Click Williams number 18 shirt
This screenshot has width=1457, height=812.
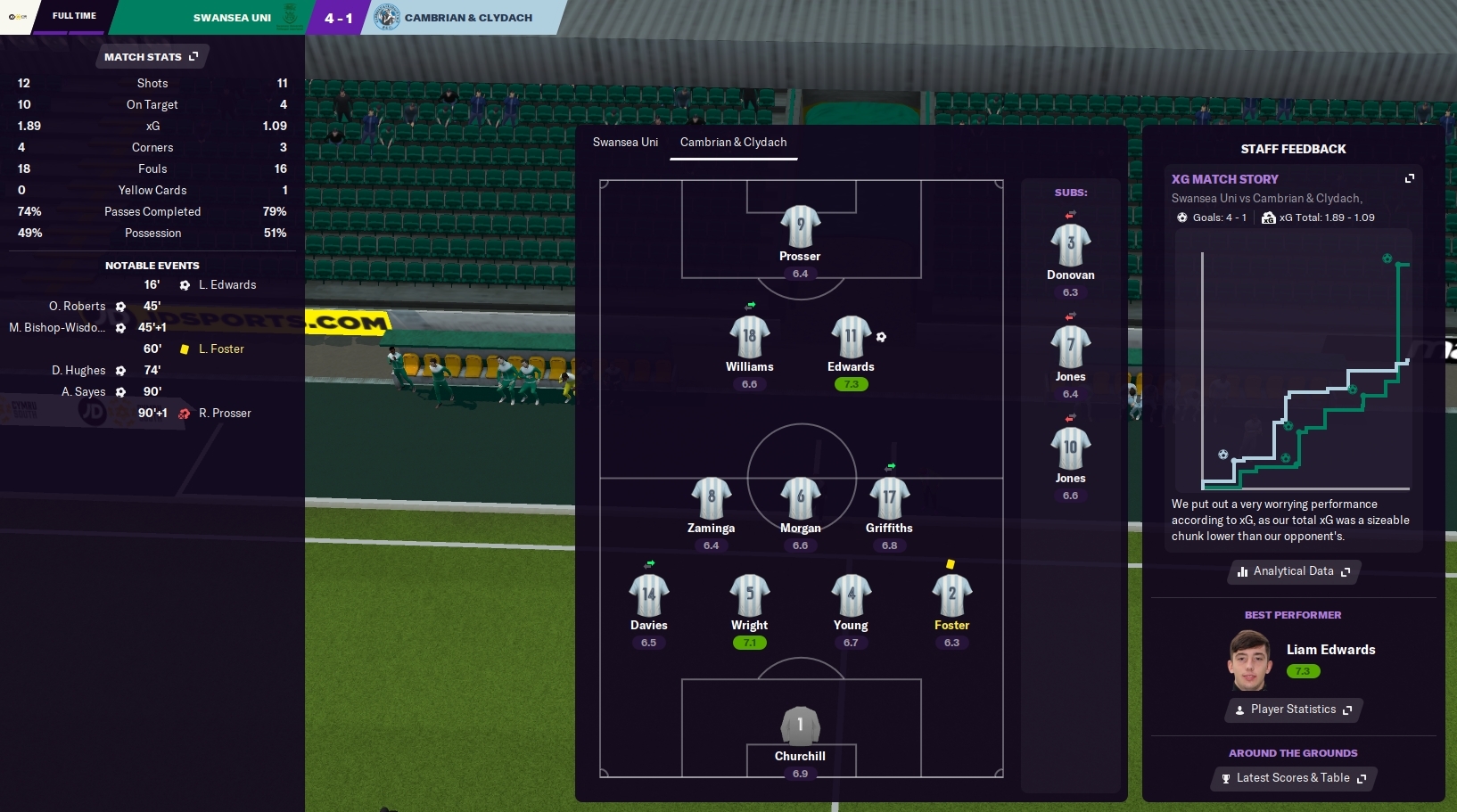coord(749,337)
